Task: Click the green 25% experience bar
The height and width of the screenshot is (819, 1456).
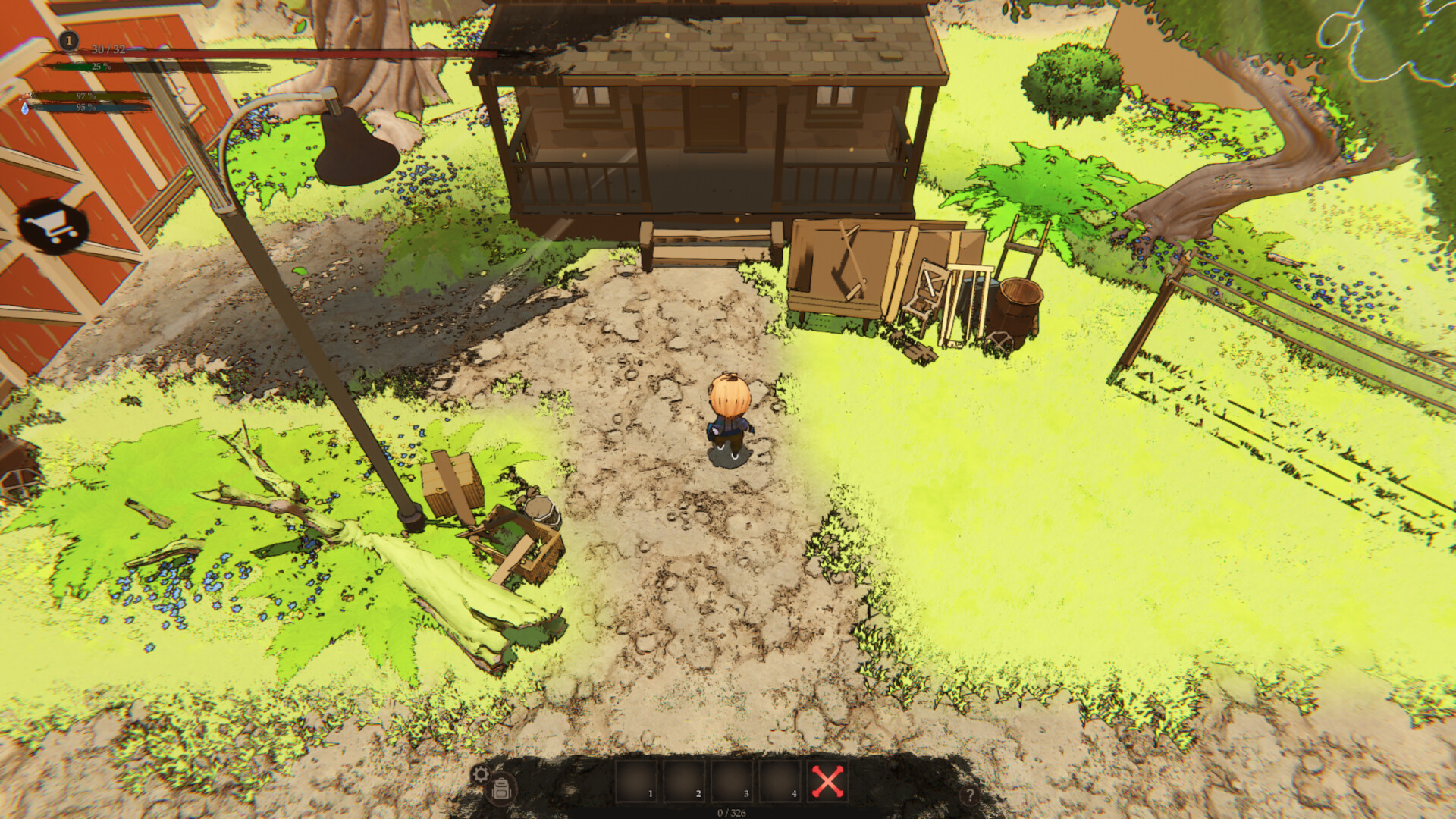Action: coord(99,67)
